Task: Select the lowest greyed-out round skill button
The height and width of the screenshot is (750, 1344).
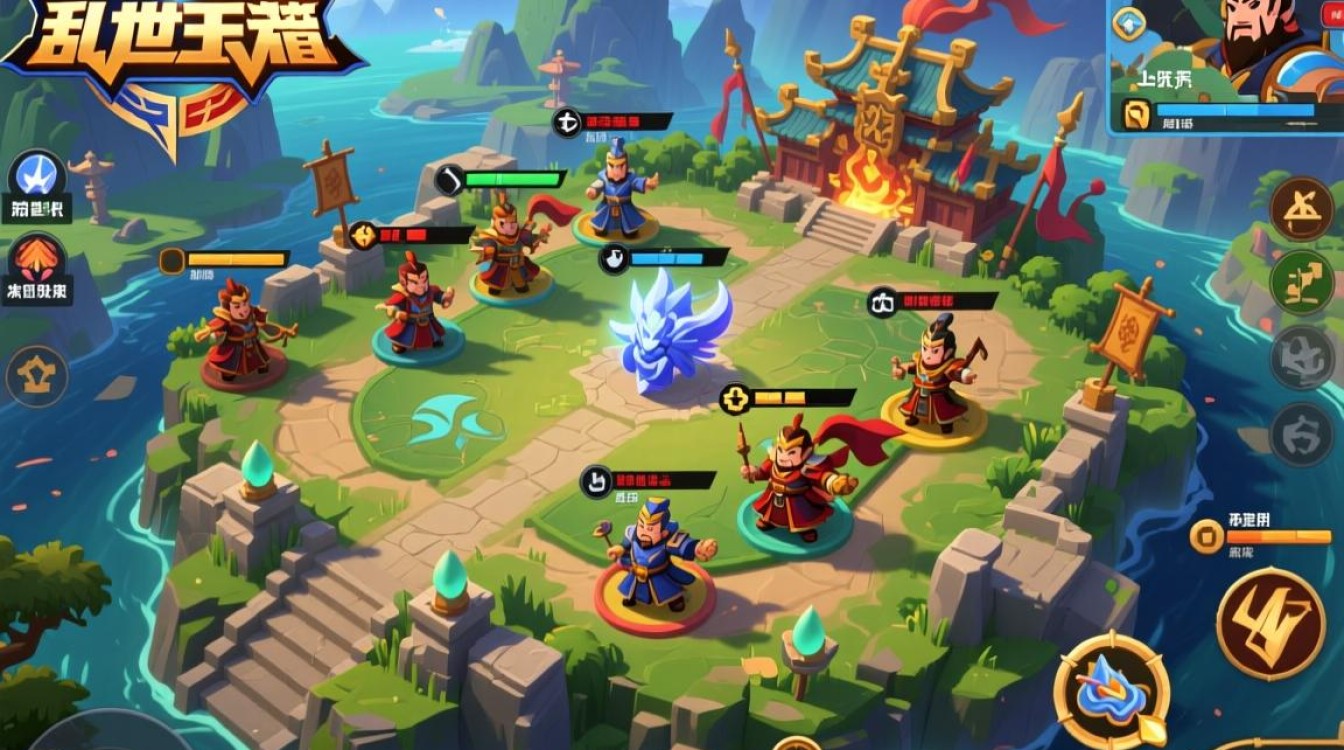Action: pos(1301,434)
